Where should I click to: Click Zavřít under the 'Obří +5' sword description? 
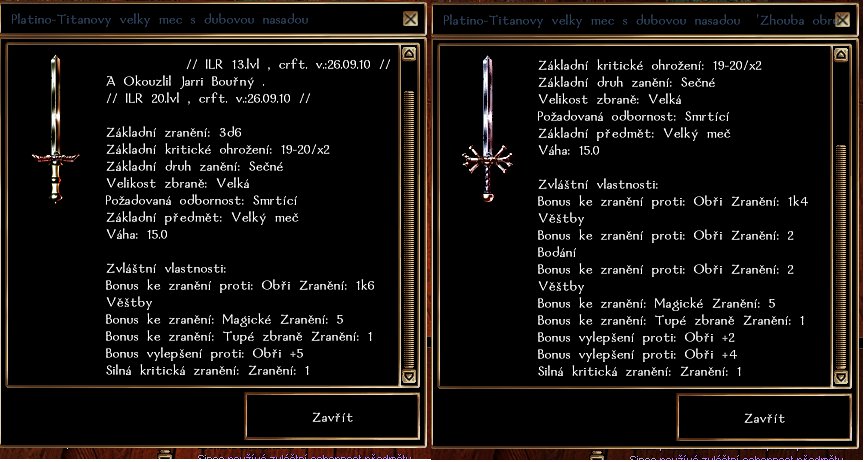(332, 418)
